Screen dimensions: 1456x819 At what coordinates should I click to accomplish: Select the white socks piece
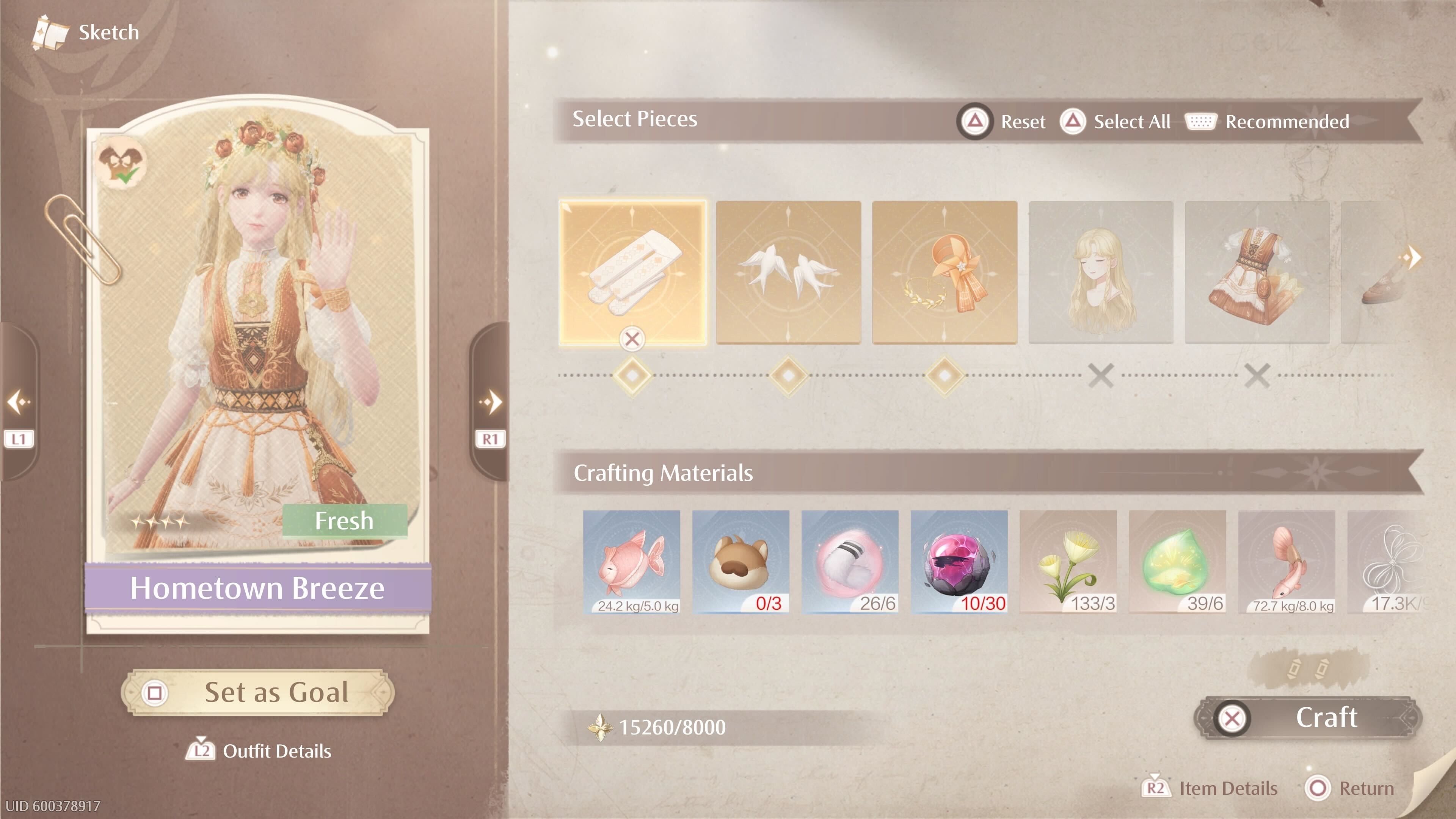[x=632, y=272]
